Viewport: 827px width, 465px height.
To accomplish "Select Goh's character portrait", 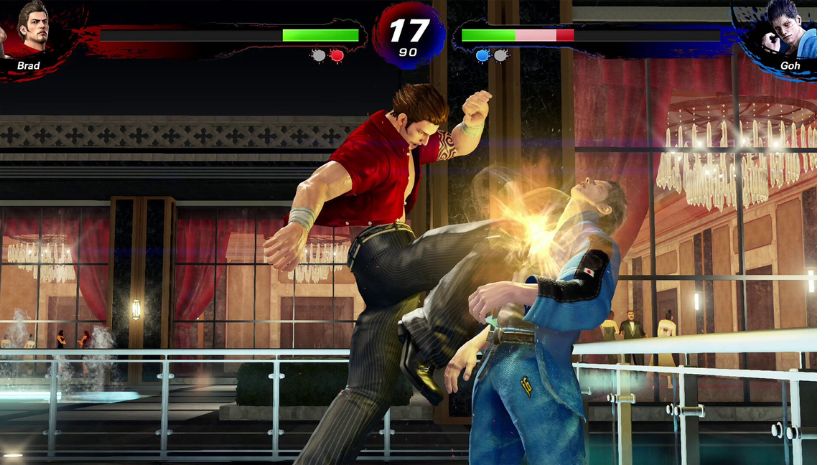I will pyautogui.click(x=784, y=32).
